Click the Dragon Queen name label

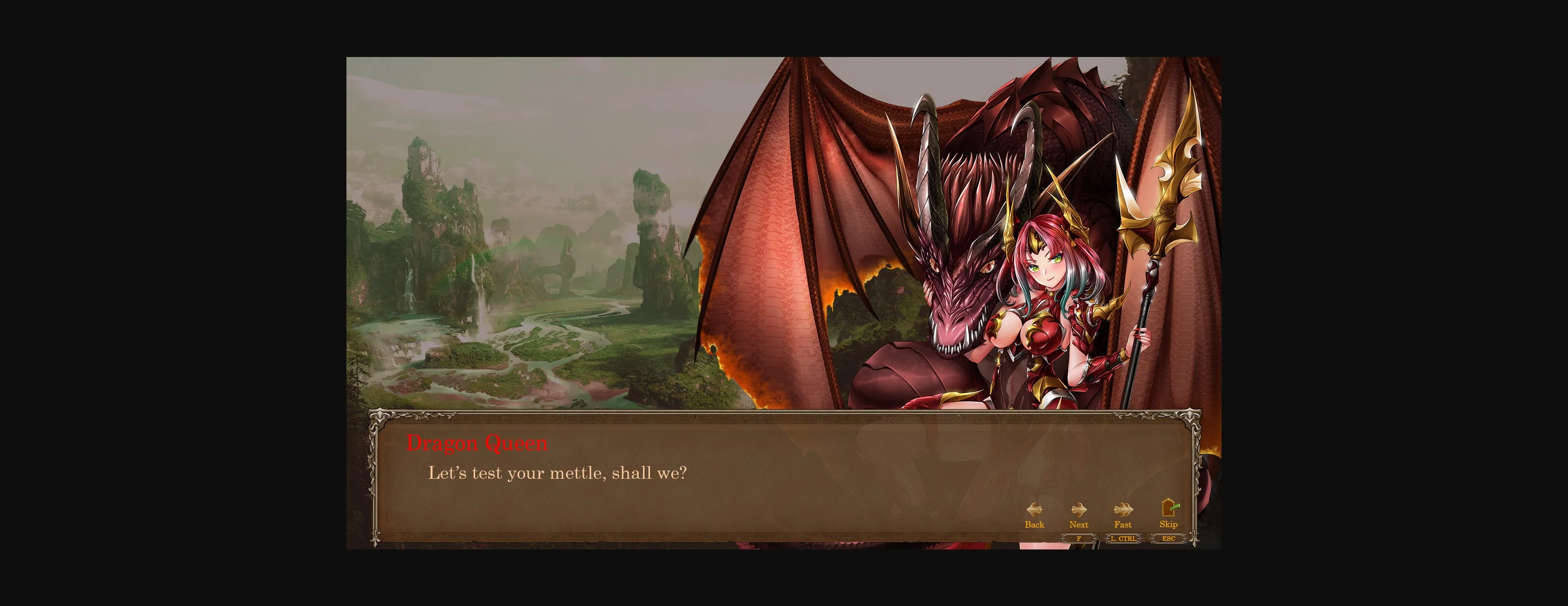(x=477, y=443)
